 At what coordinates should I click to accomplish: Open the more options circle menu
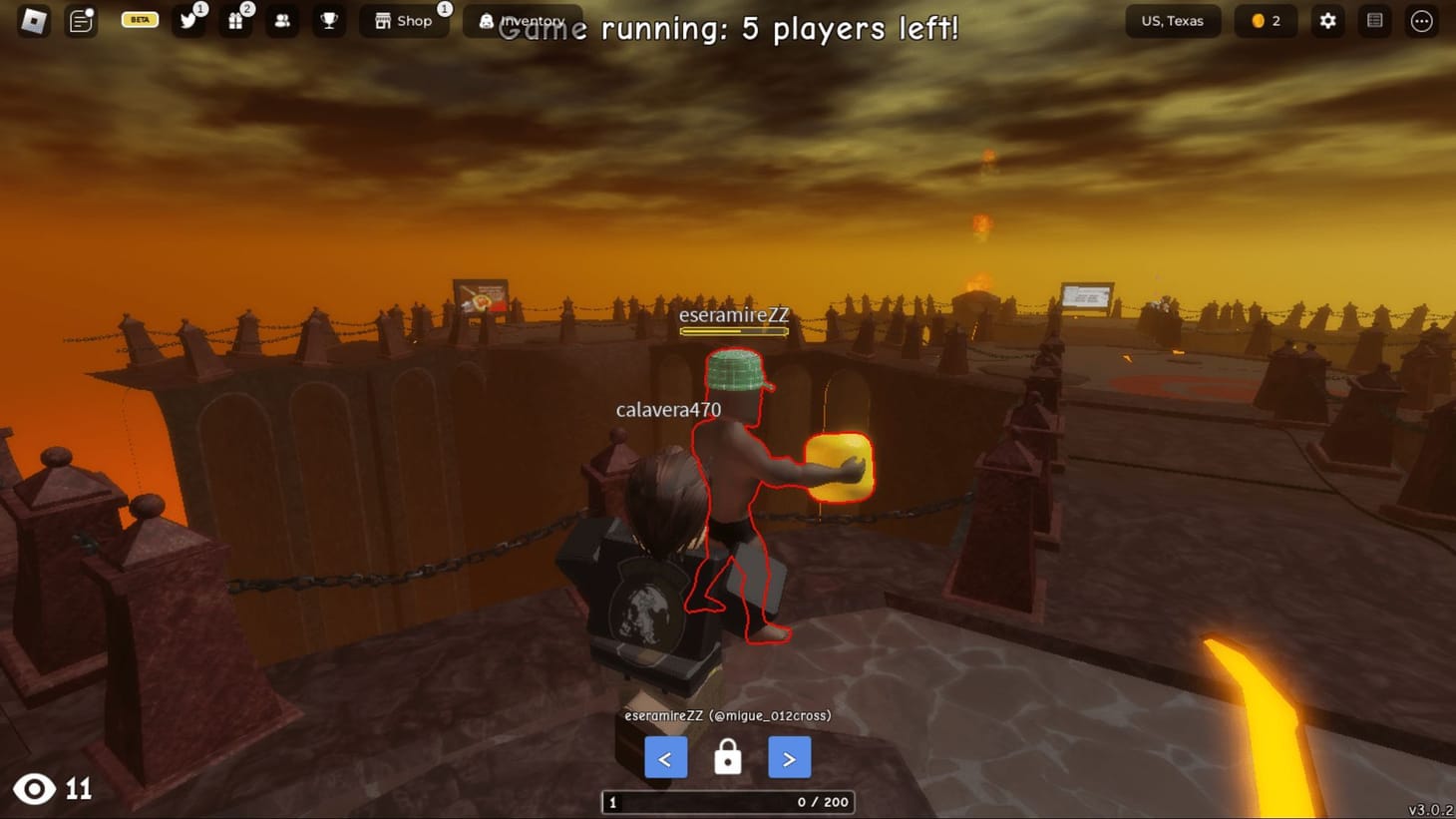(x=1422, y=21)
